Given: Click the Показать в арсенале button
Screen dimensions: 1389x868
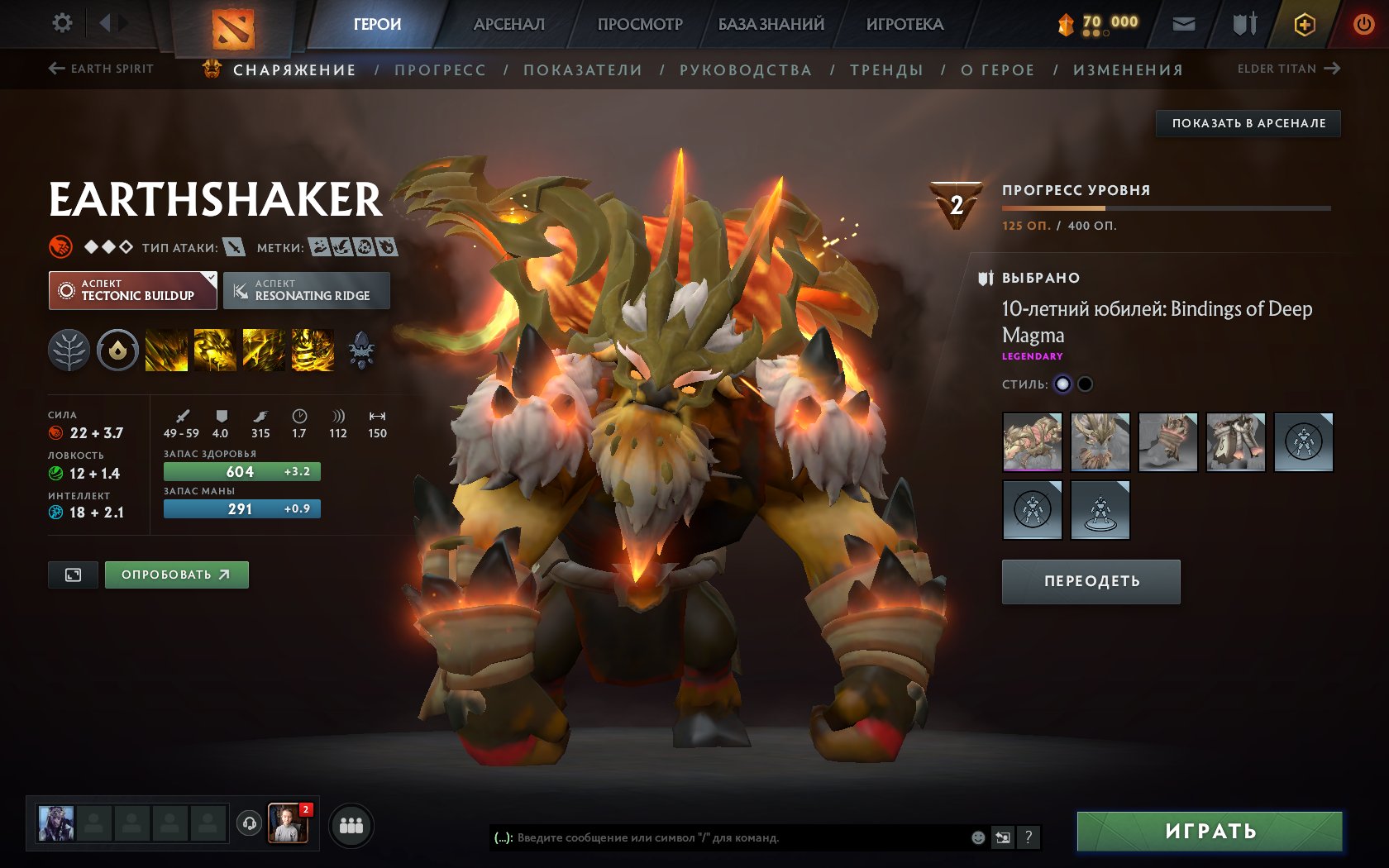Looking at the screenshot, I should pyautogui.click(x=1248, y=123).
